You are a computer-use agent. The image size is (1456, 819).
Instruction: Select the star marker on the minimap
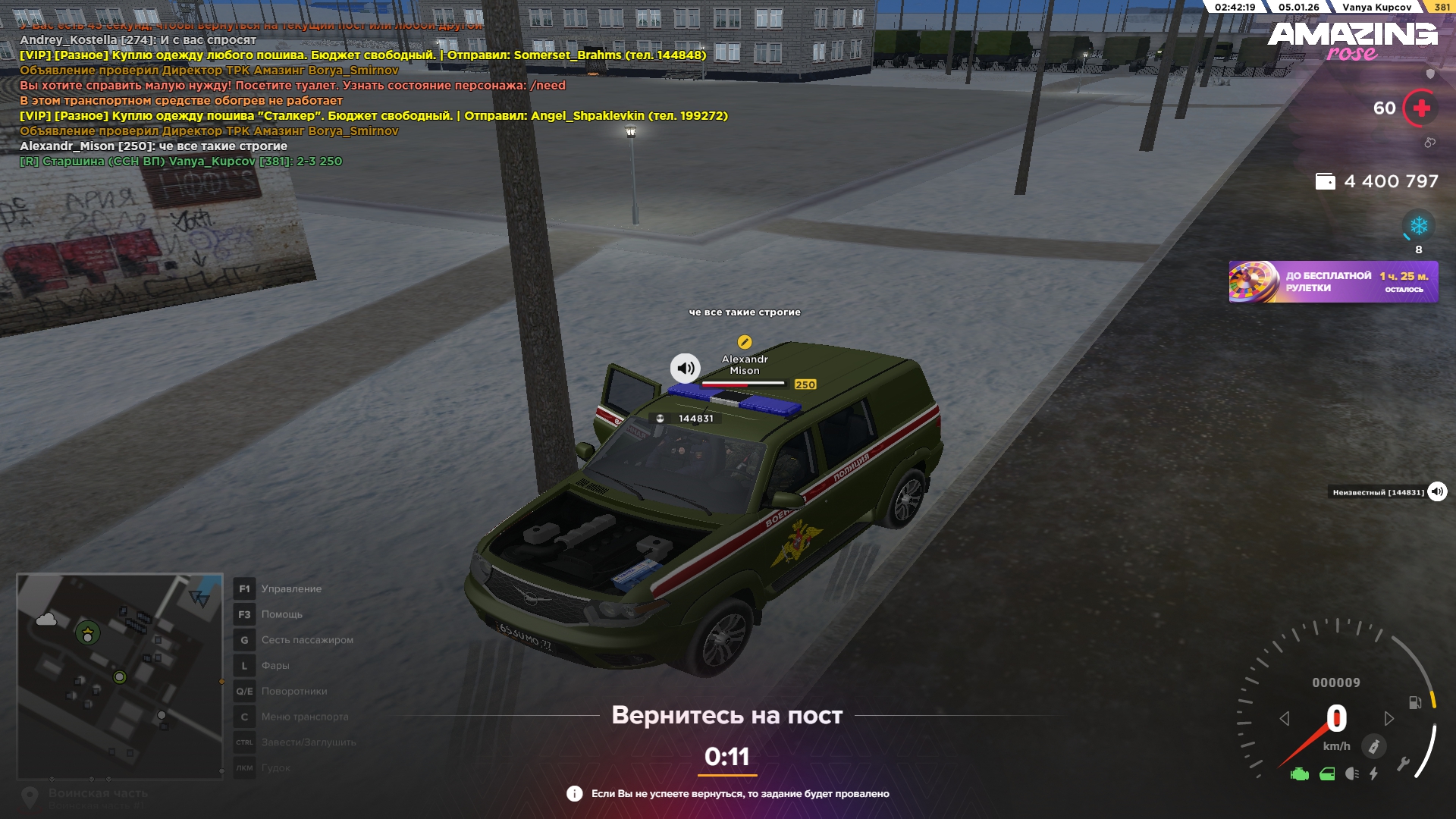88,632
